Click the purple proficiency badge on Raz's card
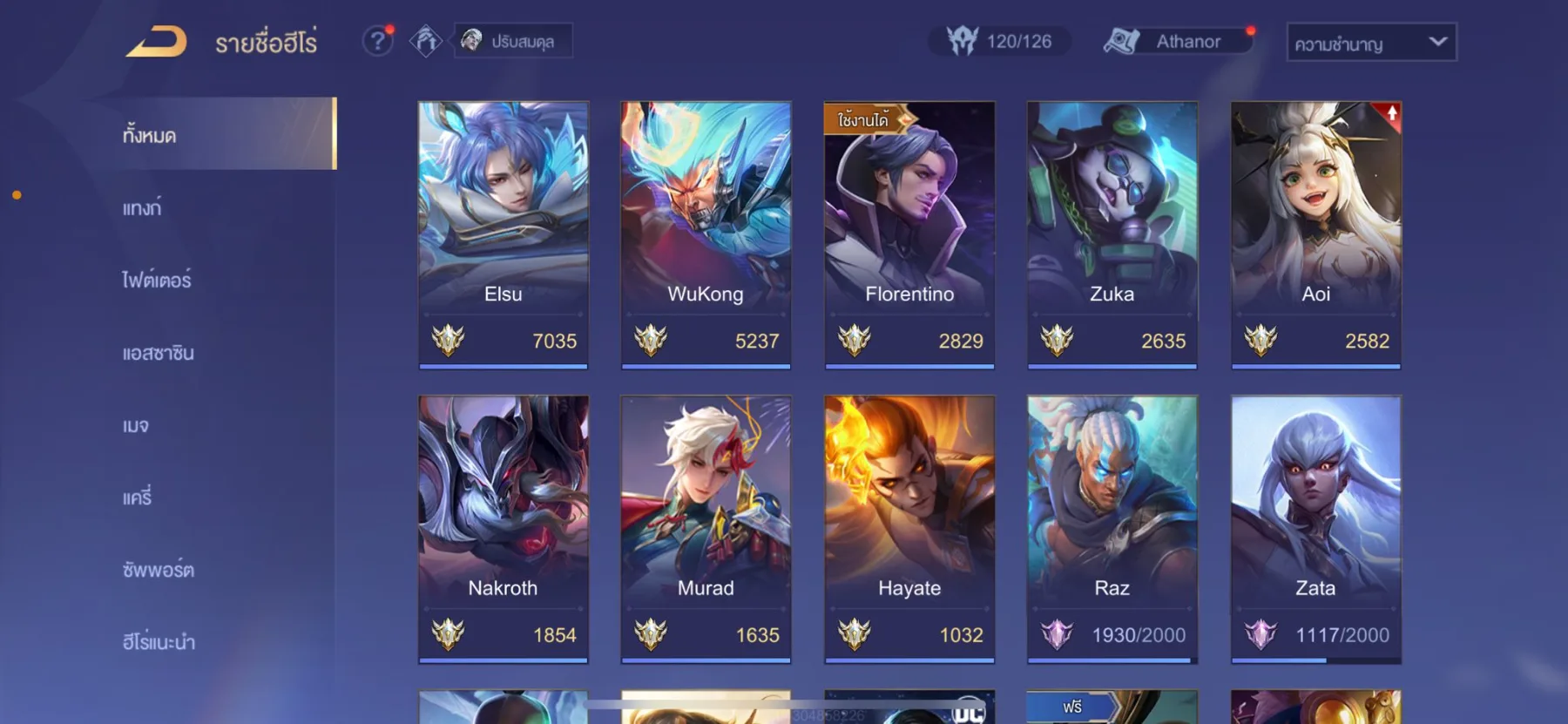Viewport: 1568px width, 724px height. (x=1057, y=635)
